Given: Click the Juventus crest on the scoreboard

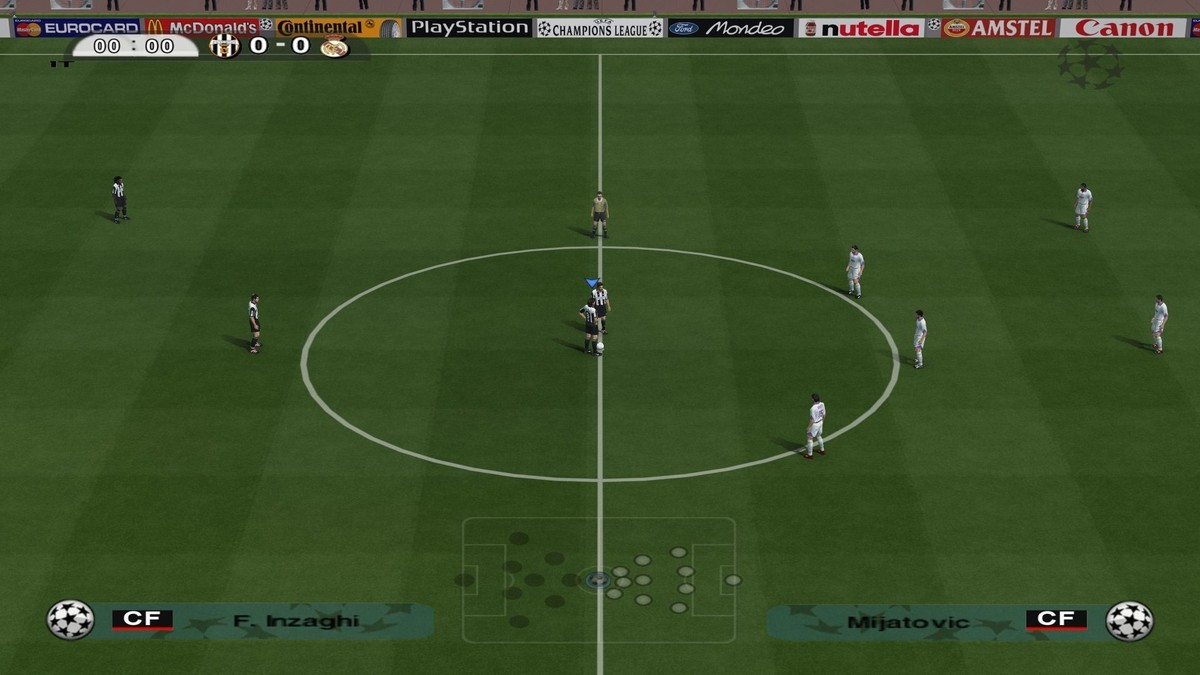Looking at the screenshot, I should (x=225, y=46).
